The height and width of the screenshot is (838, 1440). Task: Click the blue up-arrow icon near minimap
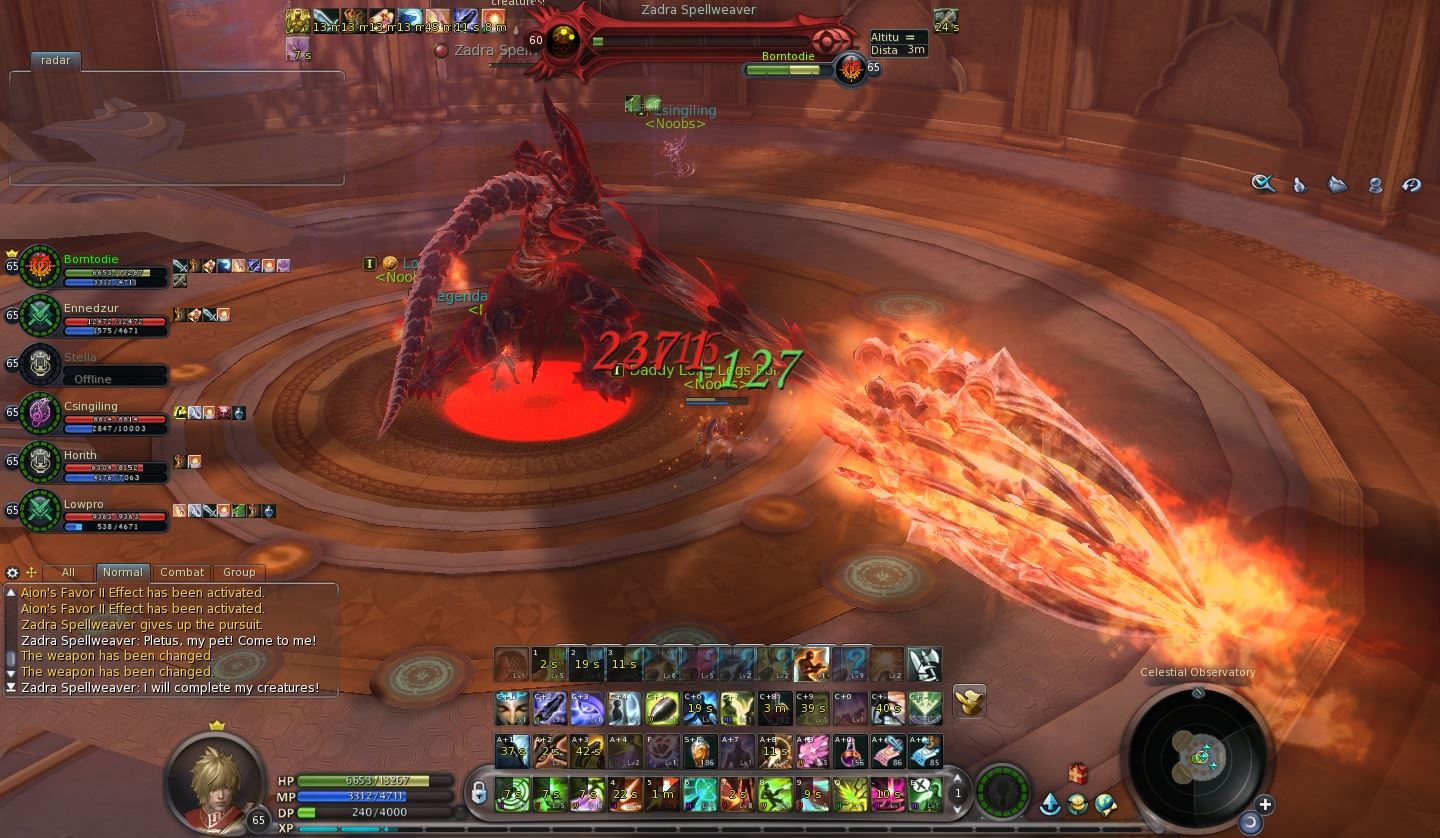[x=1050, y=803]
